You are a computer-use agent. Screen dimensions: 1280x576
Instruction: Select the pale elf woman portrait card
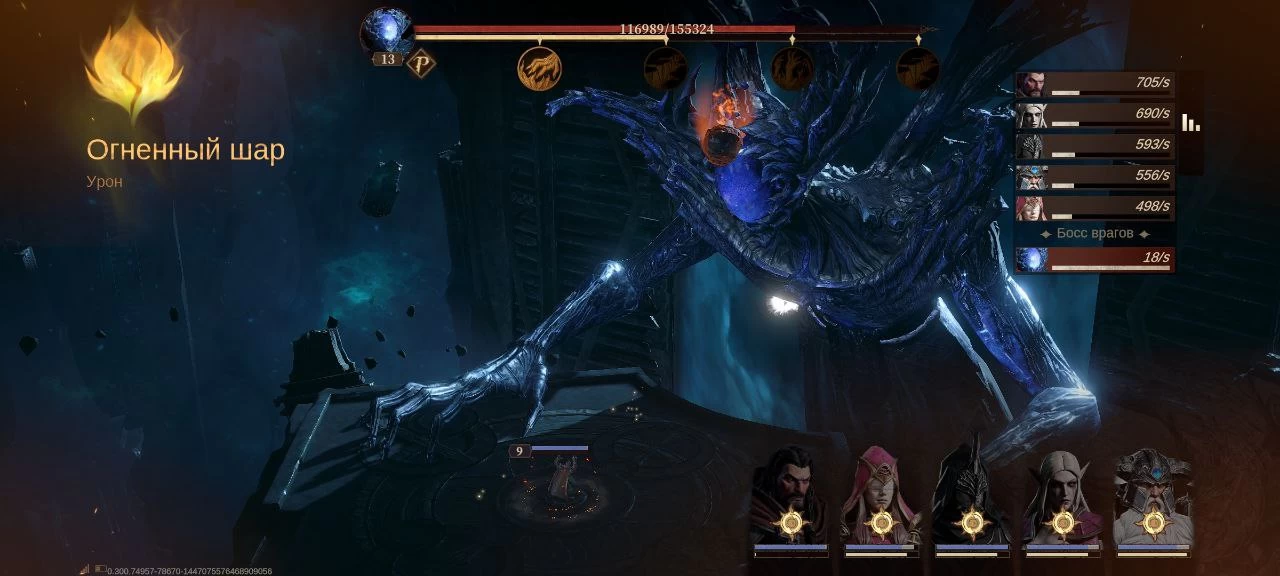click(x=1062, y=500)
